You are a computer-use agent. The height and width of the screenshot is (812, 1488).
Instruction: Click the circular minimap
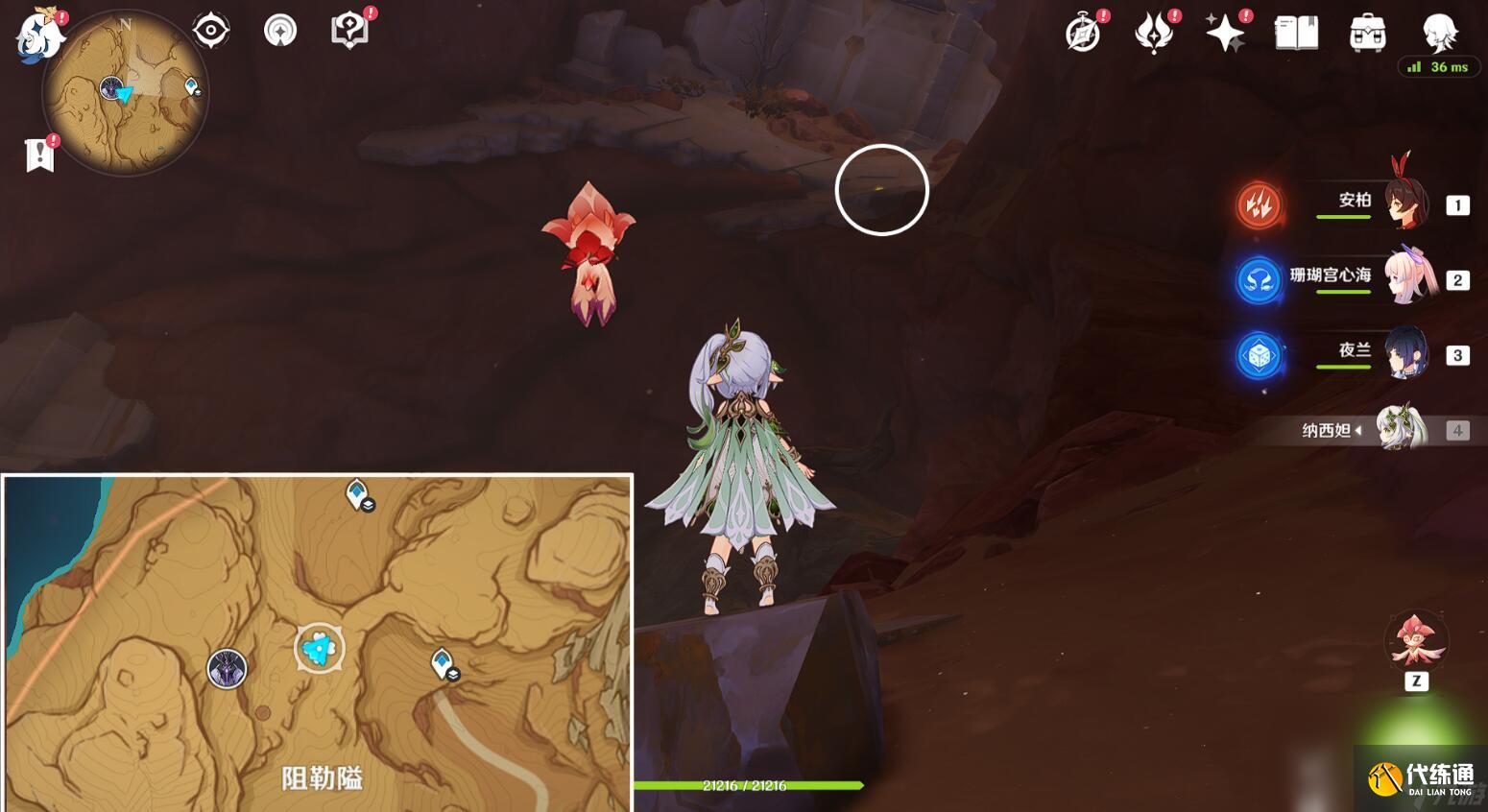click(x=125, y=93)
